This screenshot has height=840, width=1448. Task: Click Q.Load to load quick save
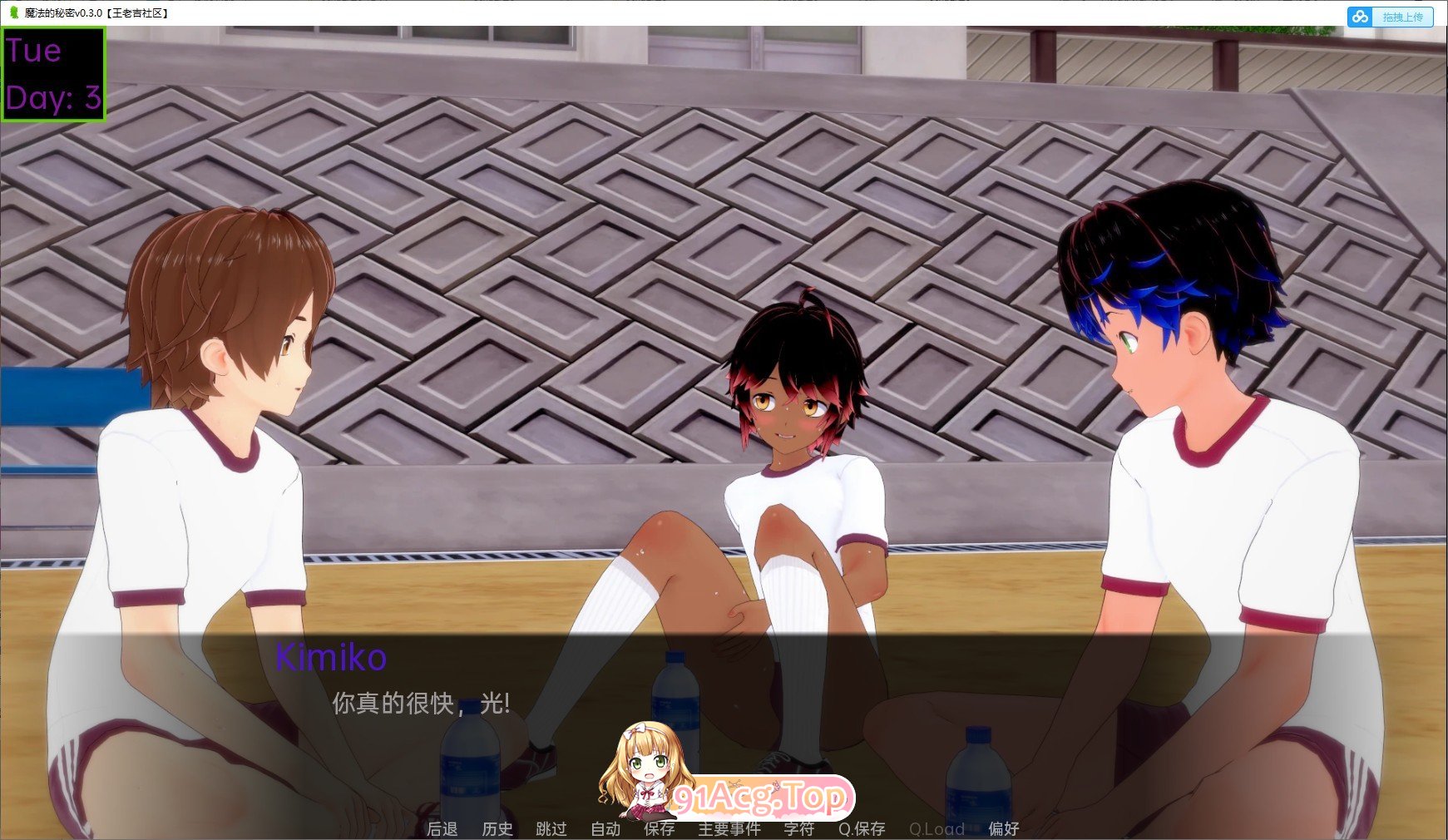[937, 828]
